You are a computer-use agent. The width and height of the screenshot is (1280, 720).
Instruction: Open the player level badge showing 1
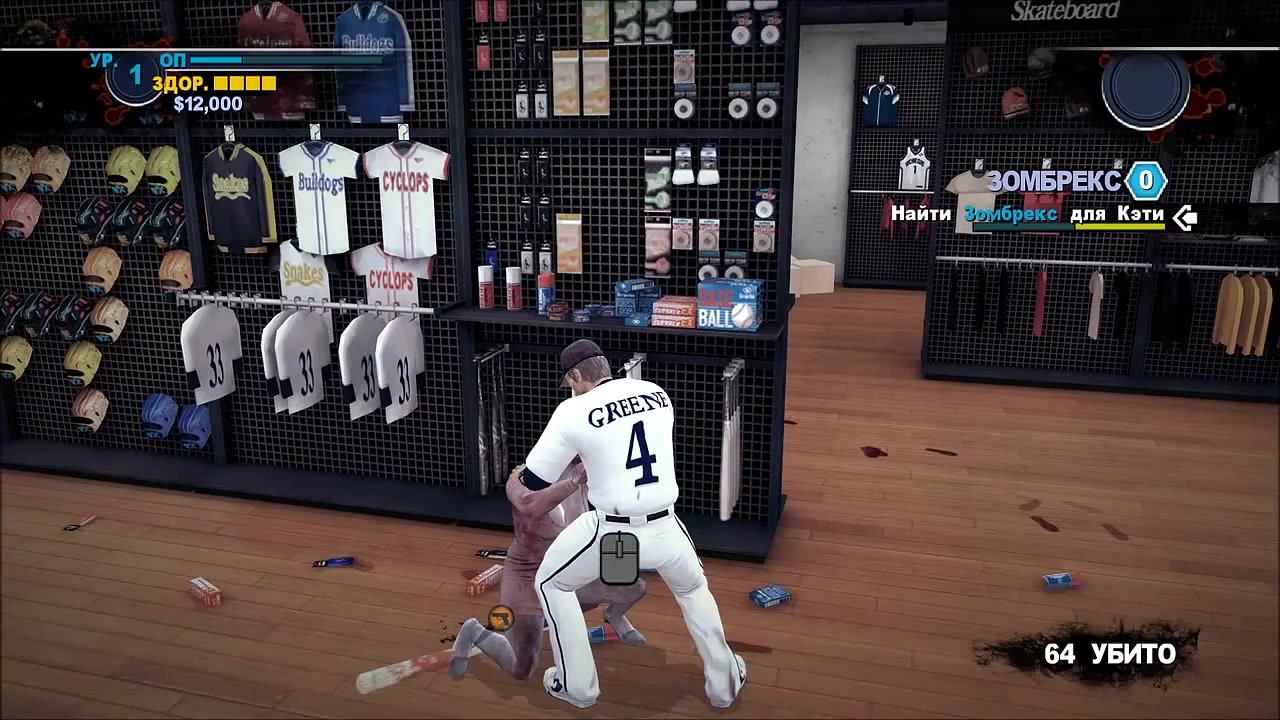click(135, 76)
